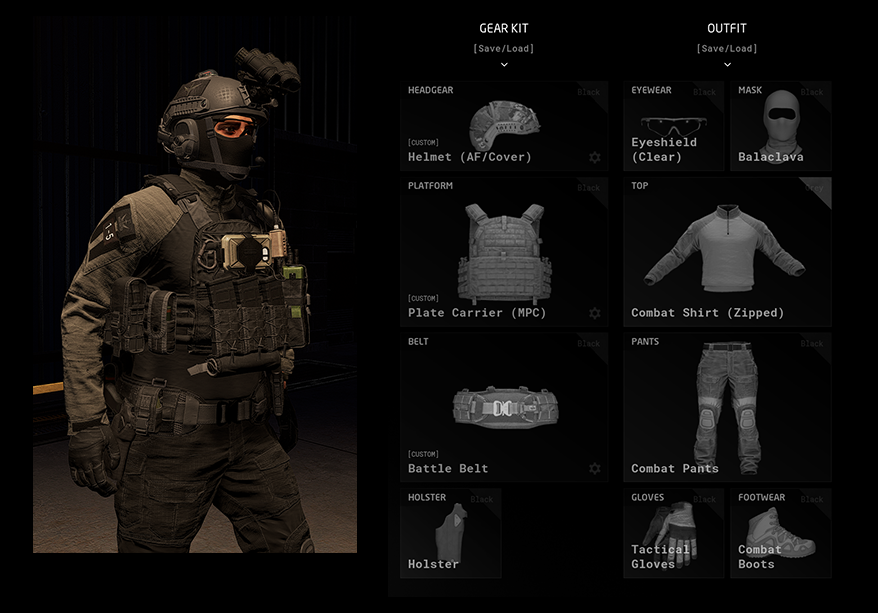Select the Balaclava mask slot
This screenshot has width=878, height=613.
tap(780, 126)
